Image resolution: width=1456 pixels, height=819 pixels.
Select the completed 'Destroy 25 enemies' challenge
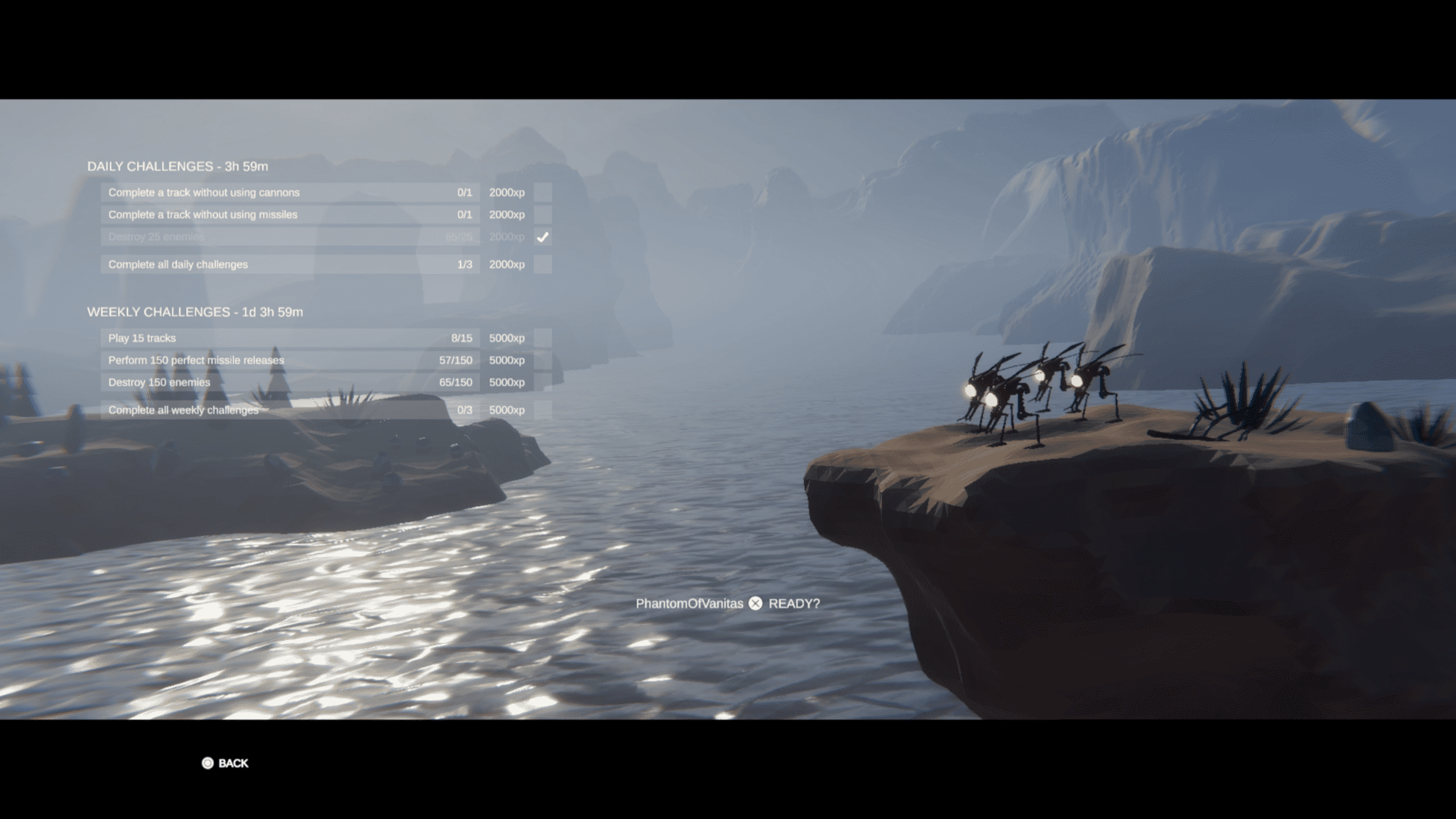coord(290,236)
